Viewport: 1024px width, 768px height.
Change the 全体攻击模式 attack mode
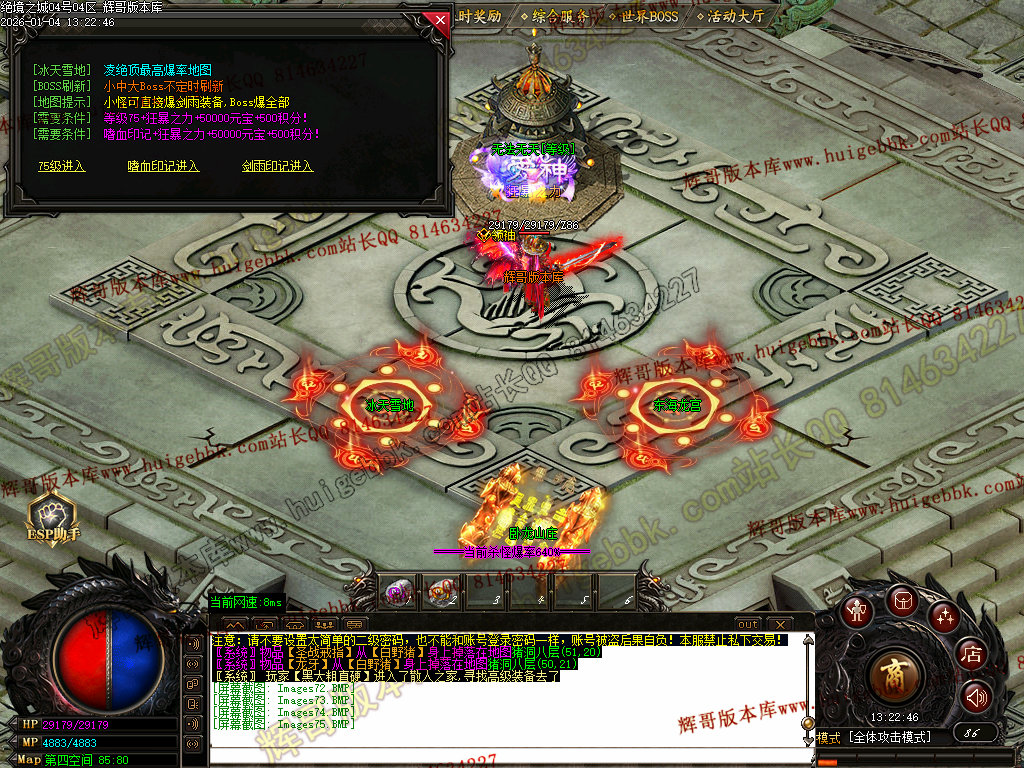point(890,738)
